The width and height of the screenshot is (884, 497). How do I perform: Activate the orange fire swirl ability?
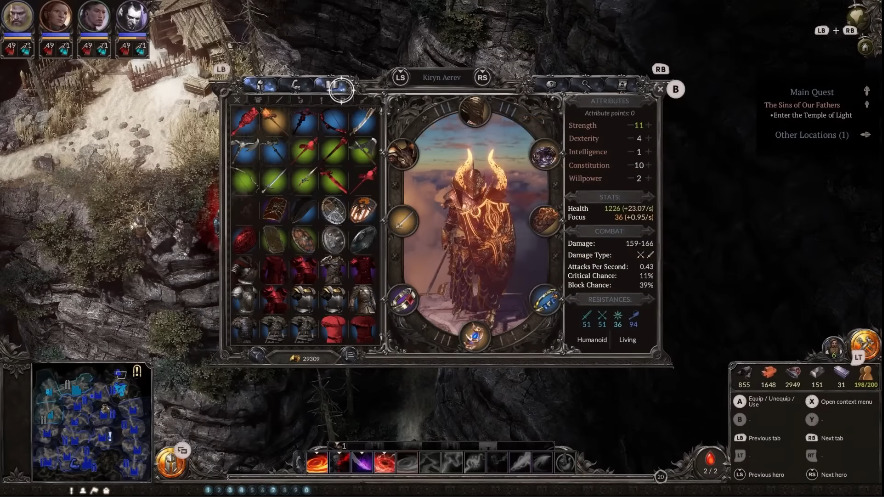(x=317, y=462)
